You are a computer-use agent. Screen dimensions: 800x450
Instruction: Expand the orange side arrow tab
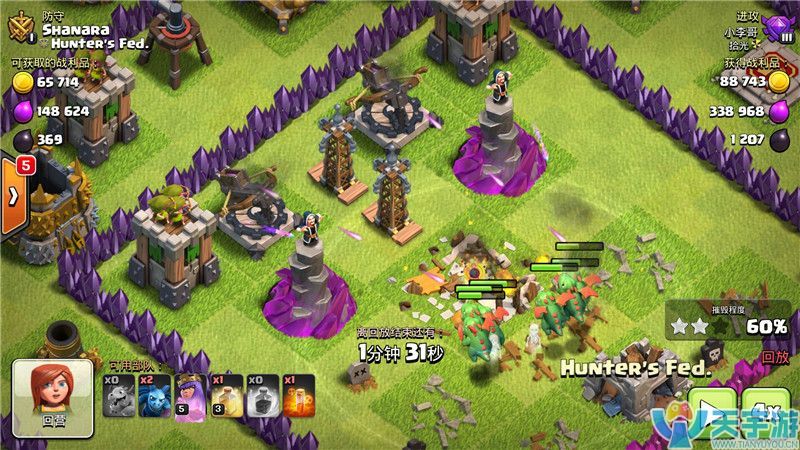tap(14, 195)
